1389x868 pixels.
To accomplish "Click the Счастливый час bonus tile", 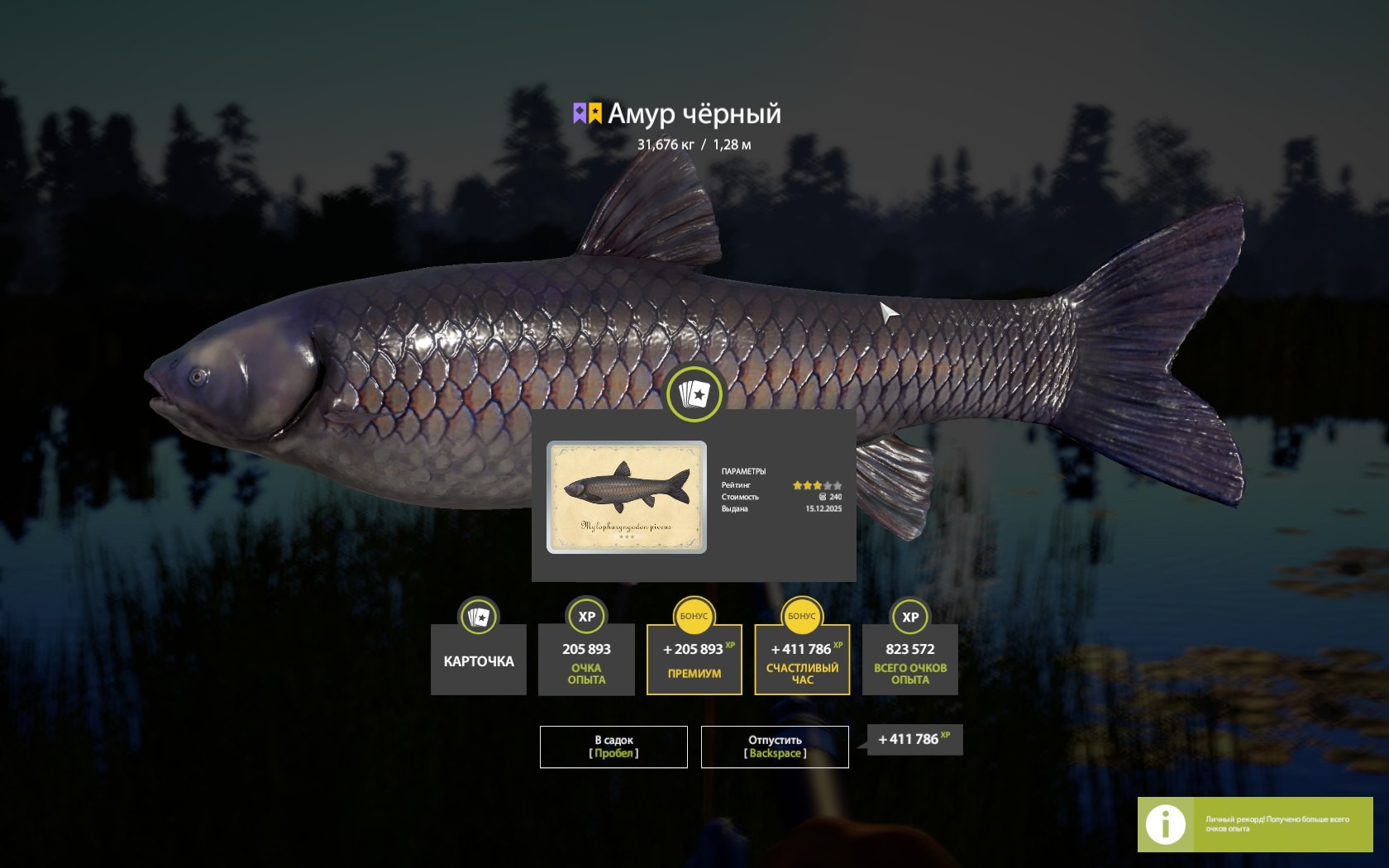I will [802, 660].
